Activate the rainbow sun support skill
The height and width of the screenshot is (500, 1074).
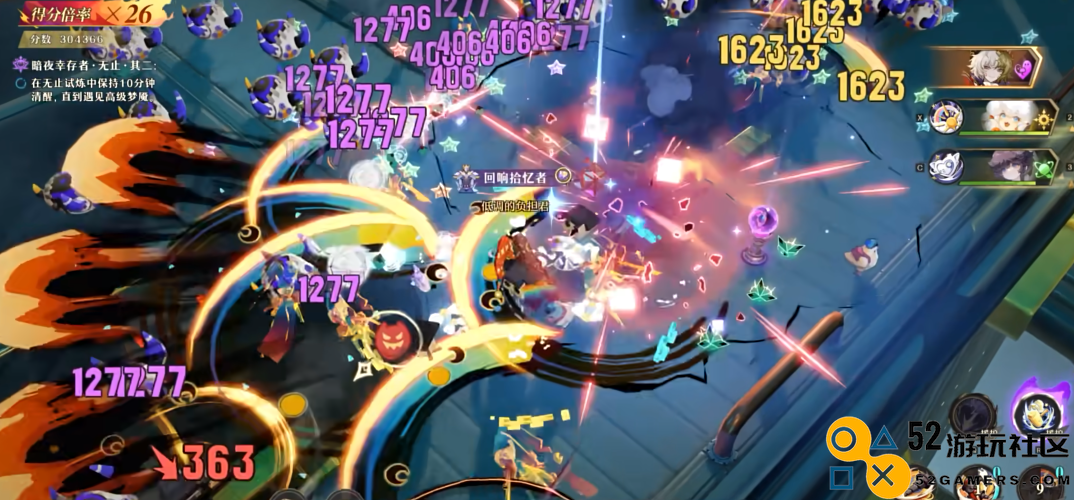click(x=944, y=119)
